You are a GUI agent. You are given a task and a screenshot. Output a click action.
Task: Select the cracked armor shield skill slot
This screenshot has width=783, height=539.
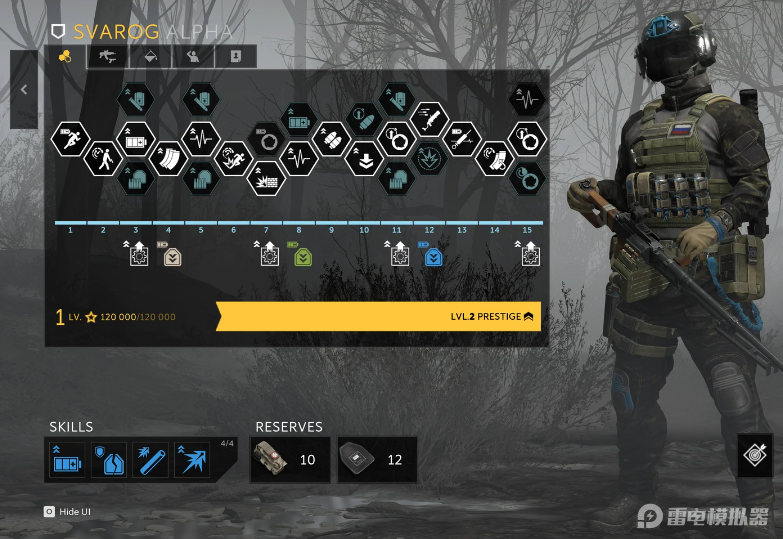109,461
